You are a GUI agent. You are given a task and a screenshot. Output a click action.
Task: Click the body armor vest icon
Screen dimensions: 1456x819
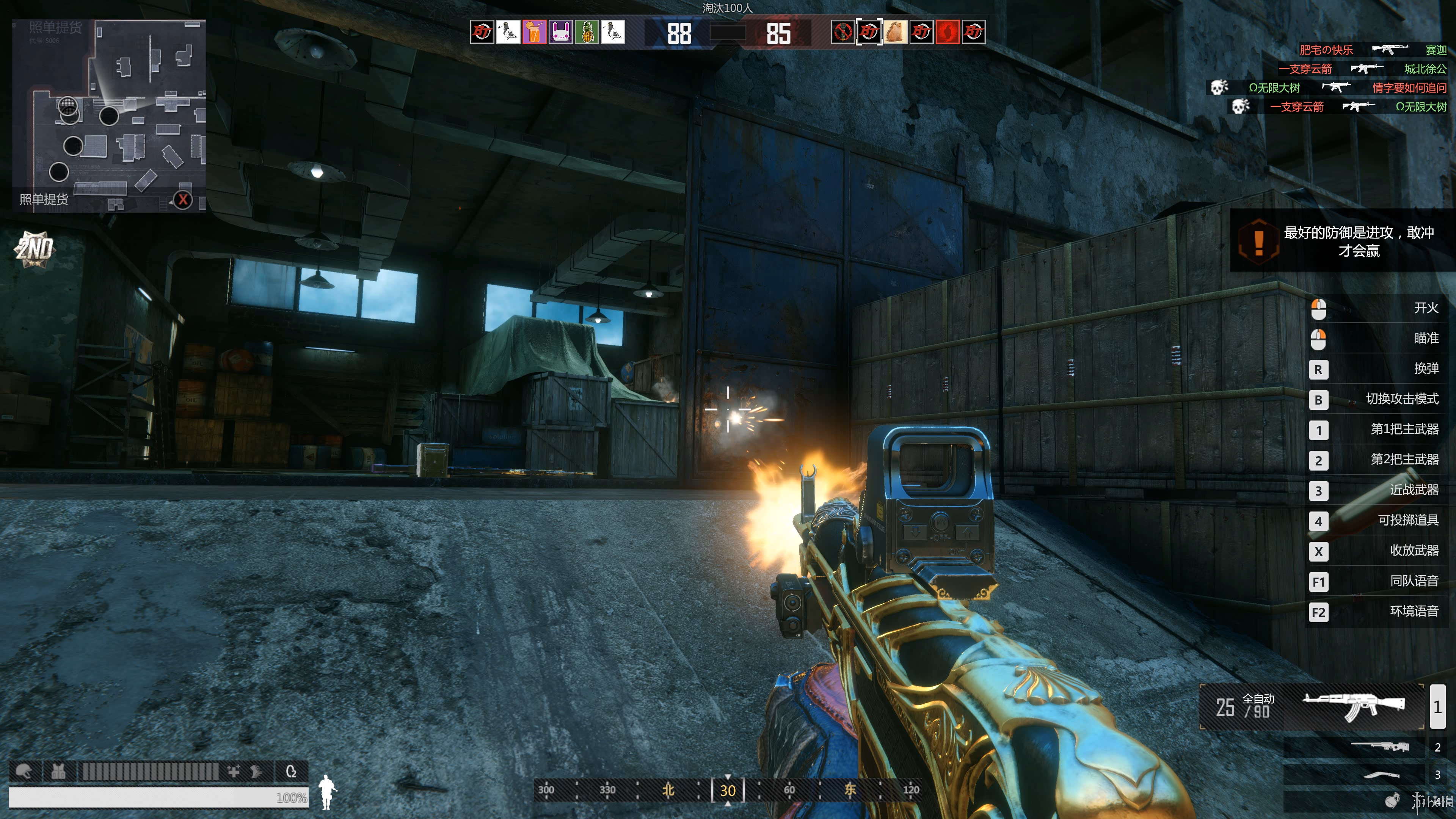click(58, 771)
